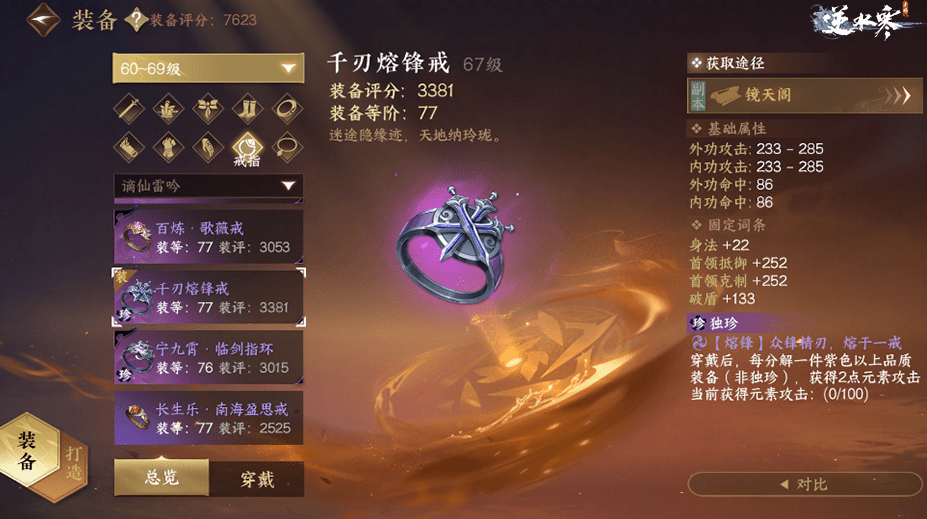The width and height of the screenshot is (927, 519).
Task: Select the 戒指 ring category icon
Action: 247,148
